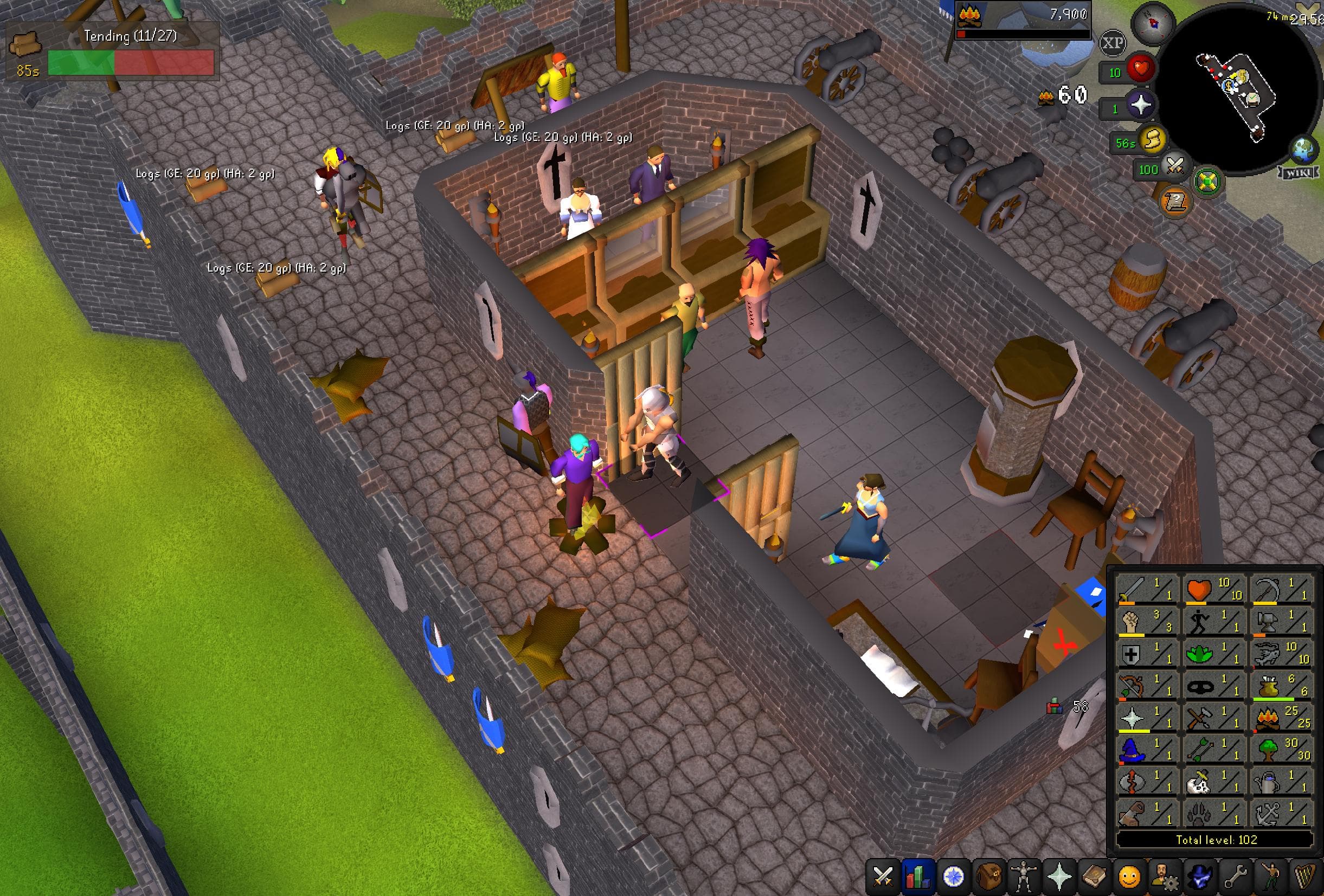Toggle the special attack orb
The width and height of the screenshot is (1324, 896).
(1174, 166)
